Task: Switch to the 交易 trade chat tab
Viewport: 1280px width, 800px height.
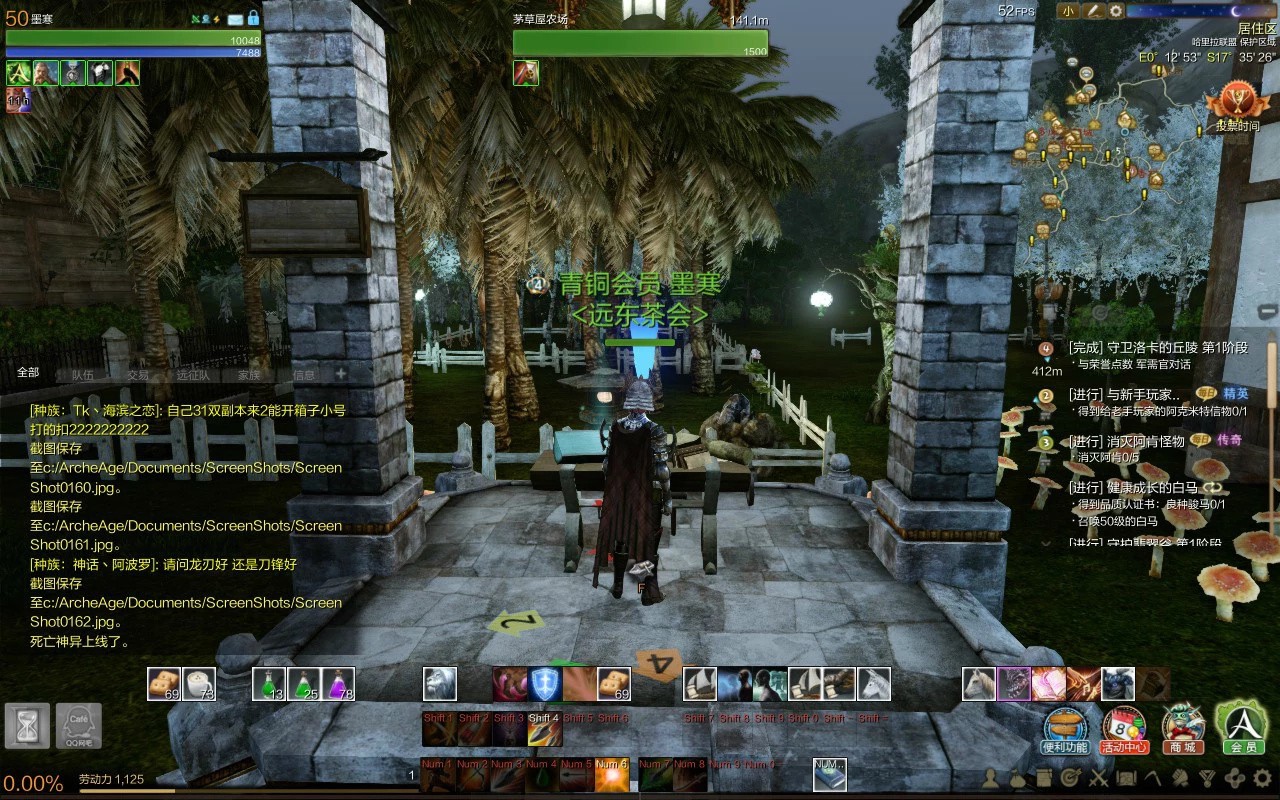Action: click(138, 375)
